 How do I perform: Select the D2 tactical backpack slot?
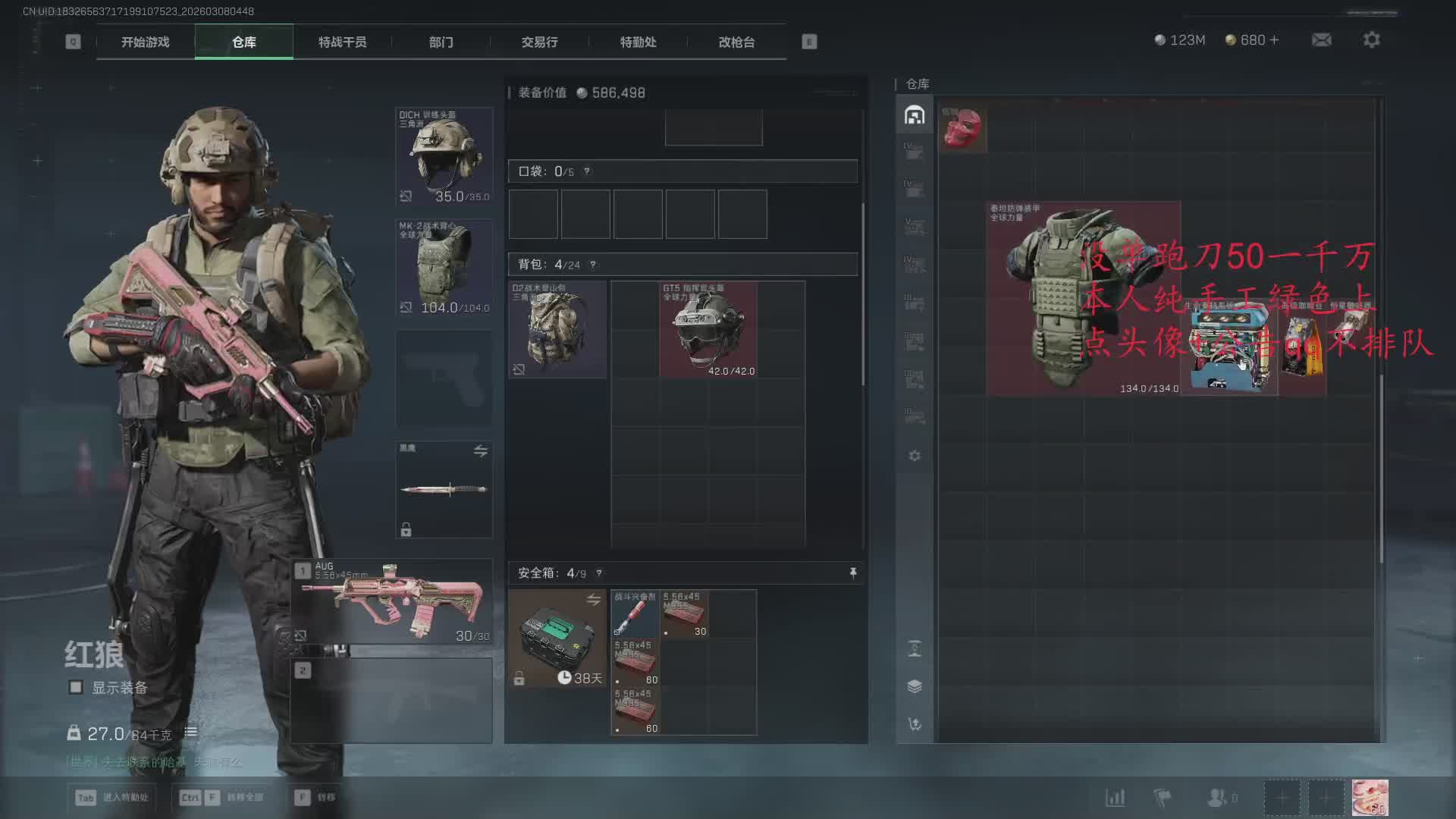tap(557, 330)
